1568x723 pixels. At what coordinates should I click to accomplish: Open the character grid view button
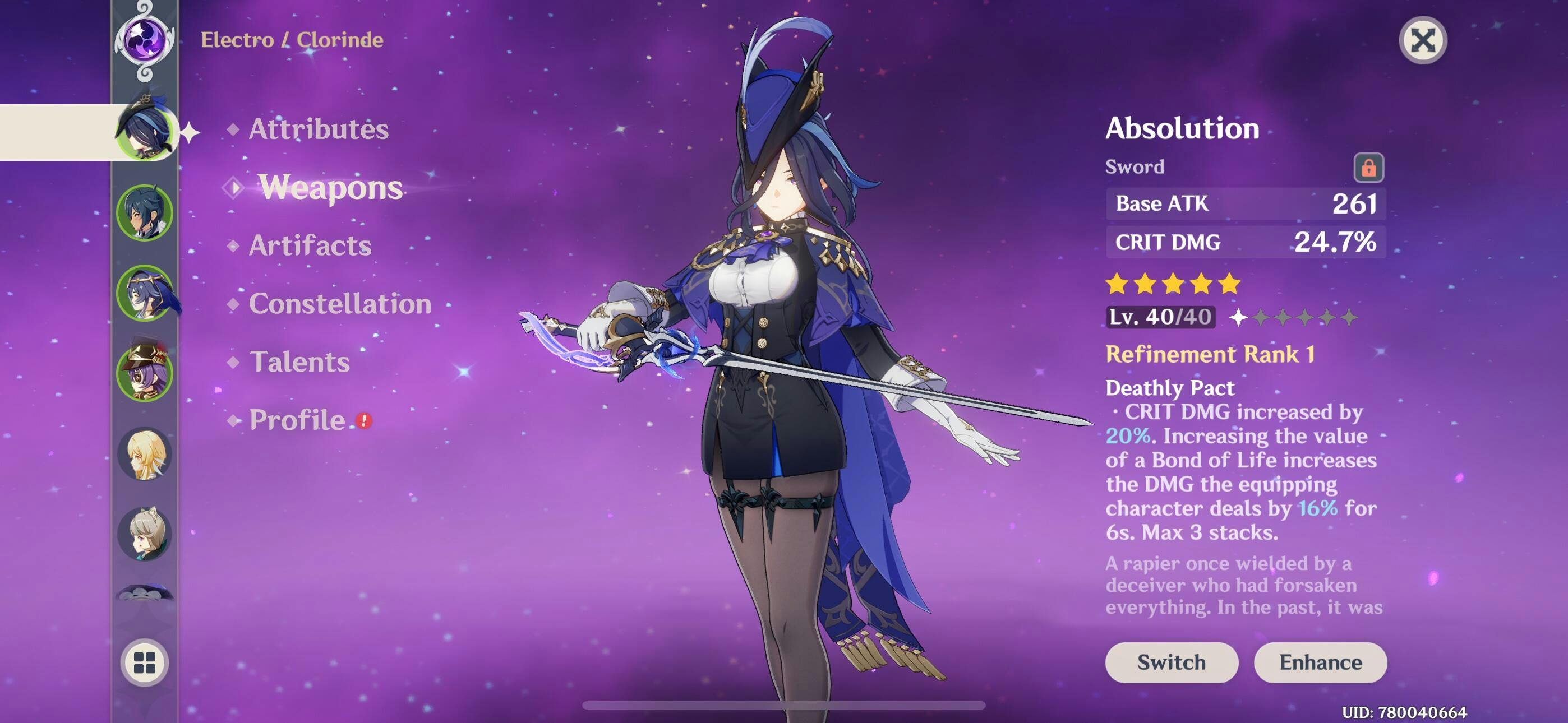tap(145, 662)
